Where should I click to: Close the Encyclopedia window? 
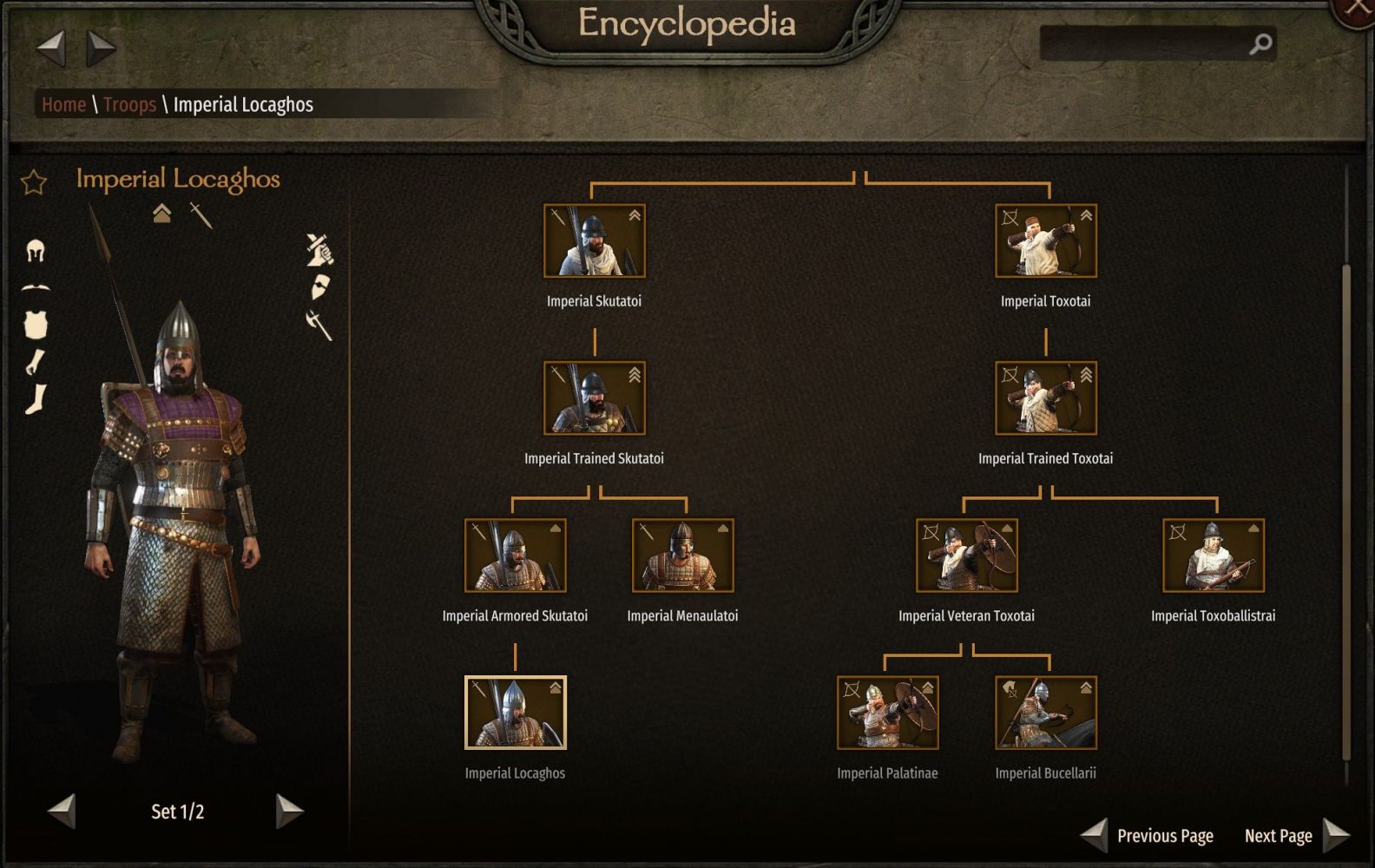tap(1357, 10)
